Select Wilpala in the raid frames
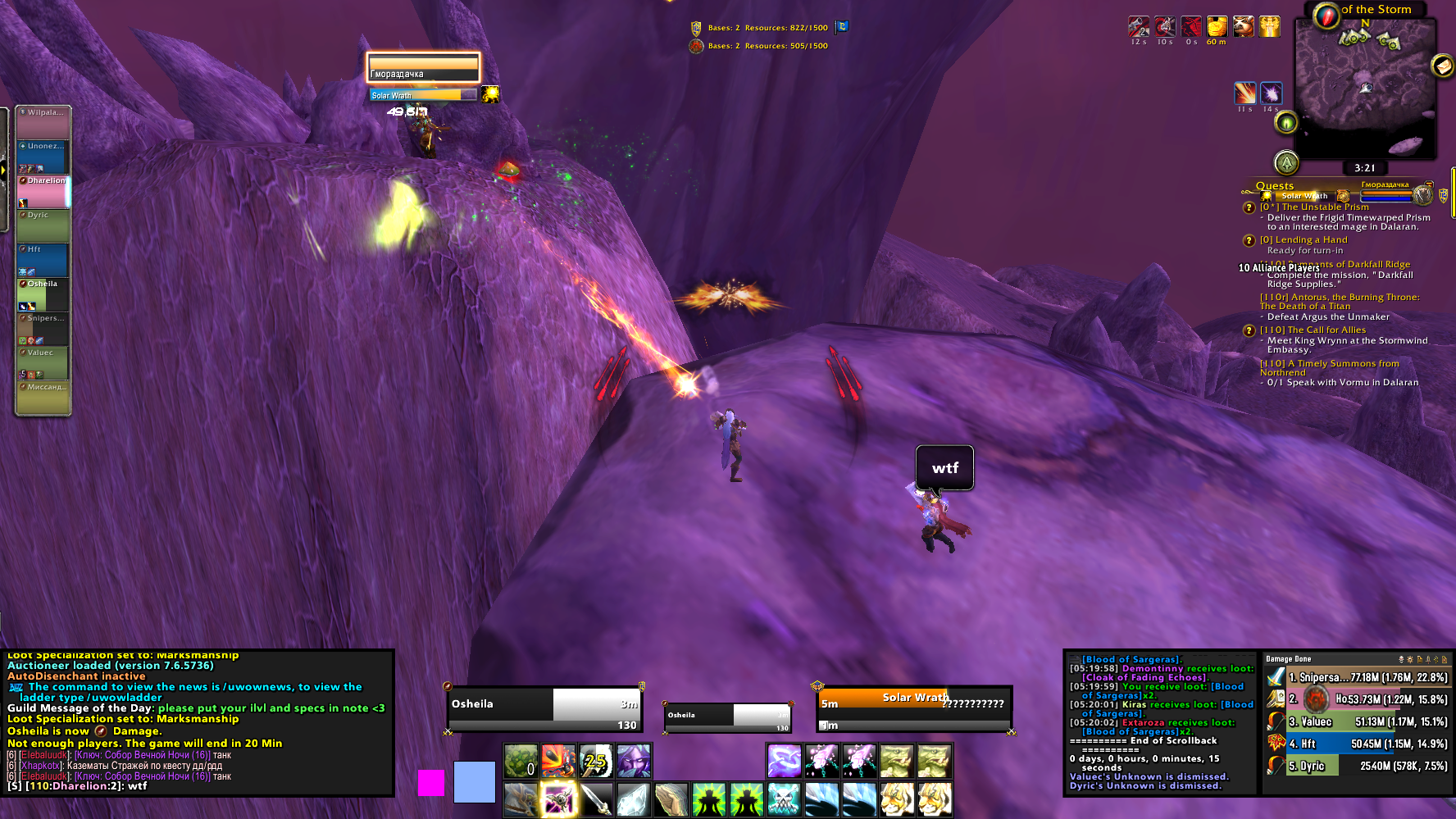 43,122
